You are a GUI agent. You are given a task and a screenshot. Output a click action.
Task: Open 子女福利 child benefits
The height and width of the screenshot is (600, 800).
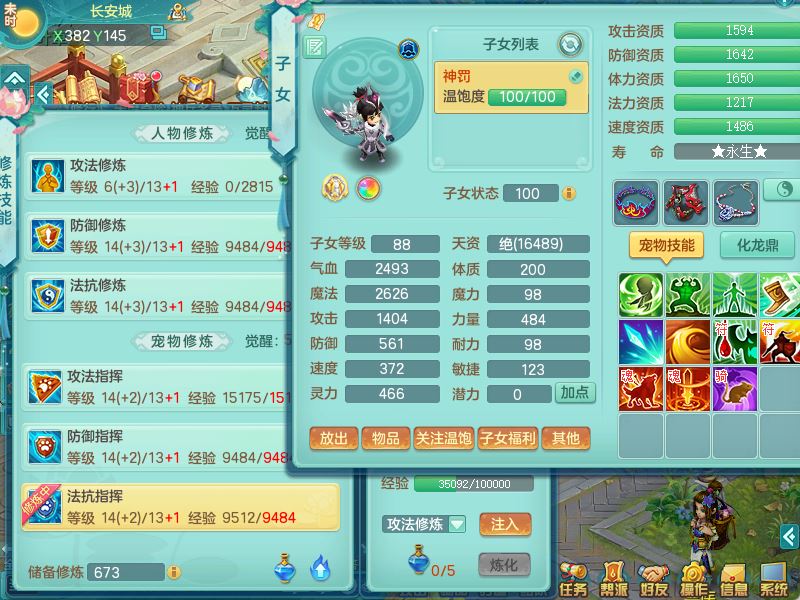pyautogui.click(x=507, y=438)
